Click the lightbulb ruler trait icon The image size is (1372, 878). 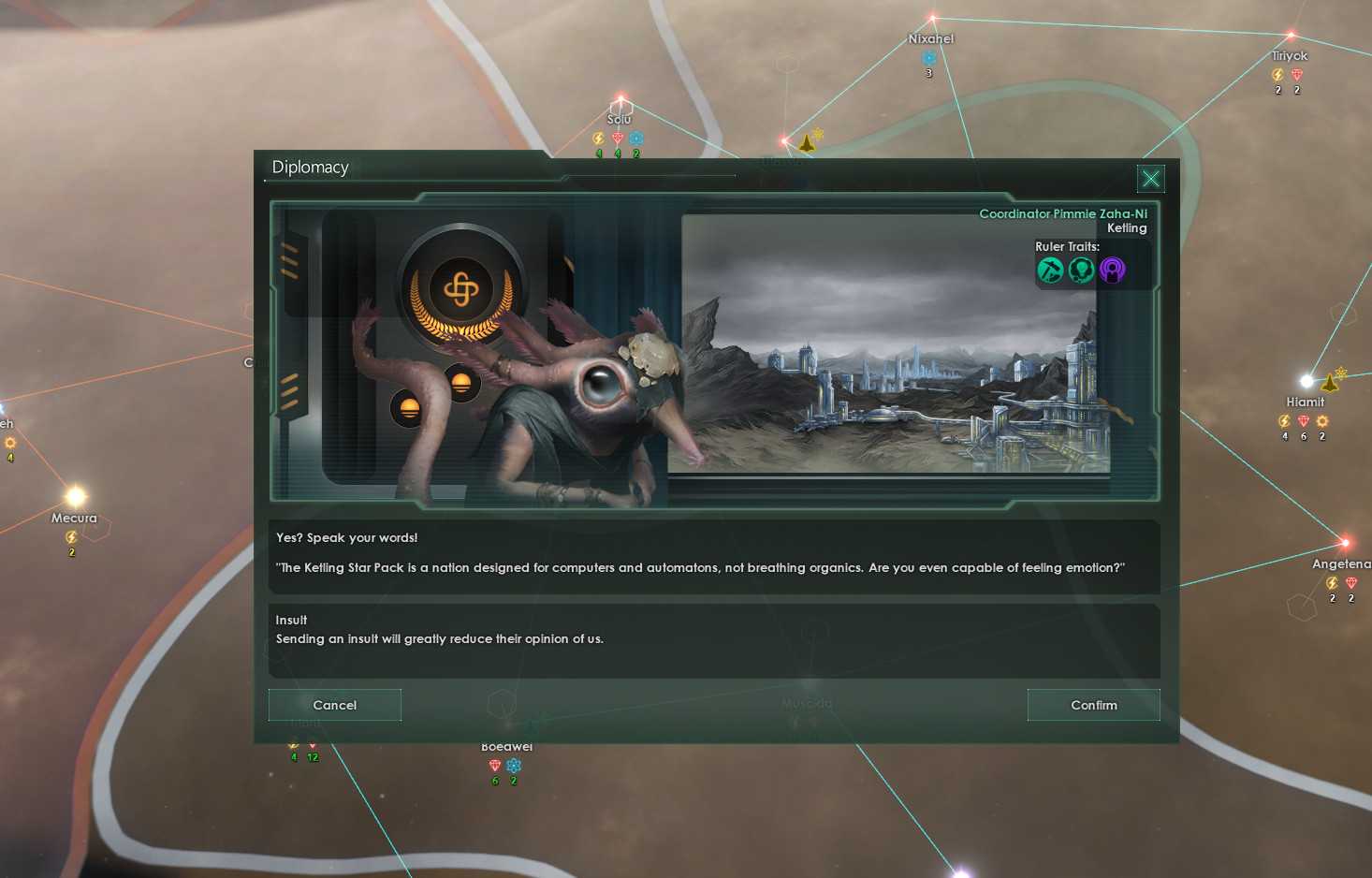1082,270
